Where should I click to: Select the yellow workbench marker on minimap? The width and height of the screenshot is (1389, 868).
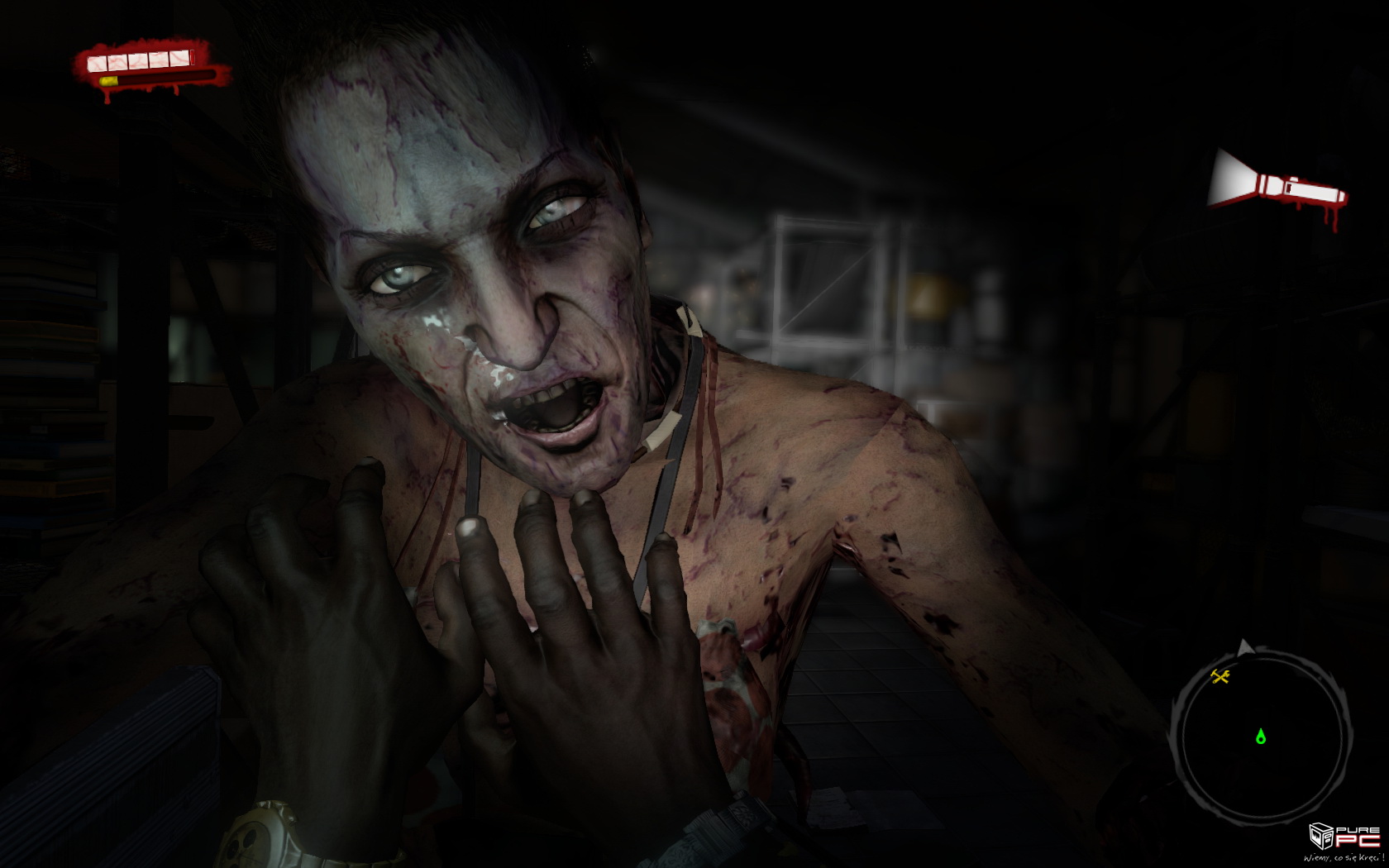click(x=1220, y=677)
